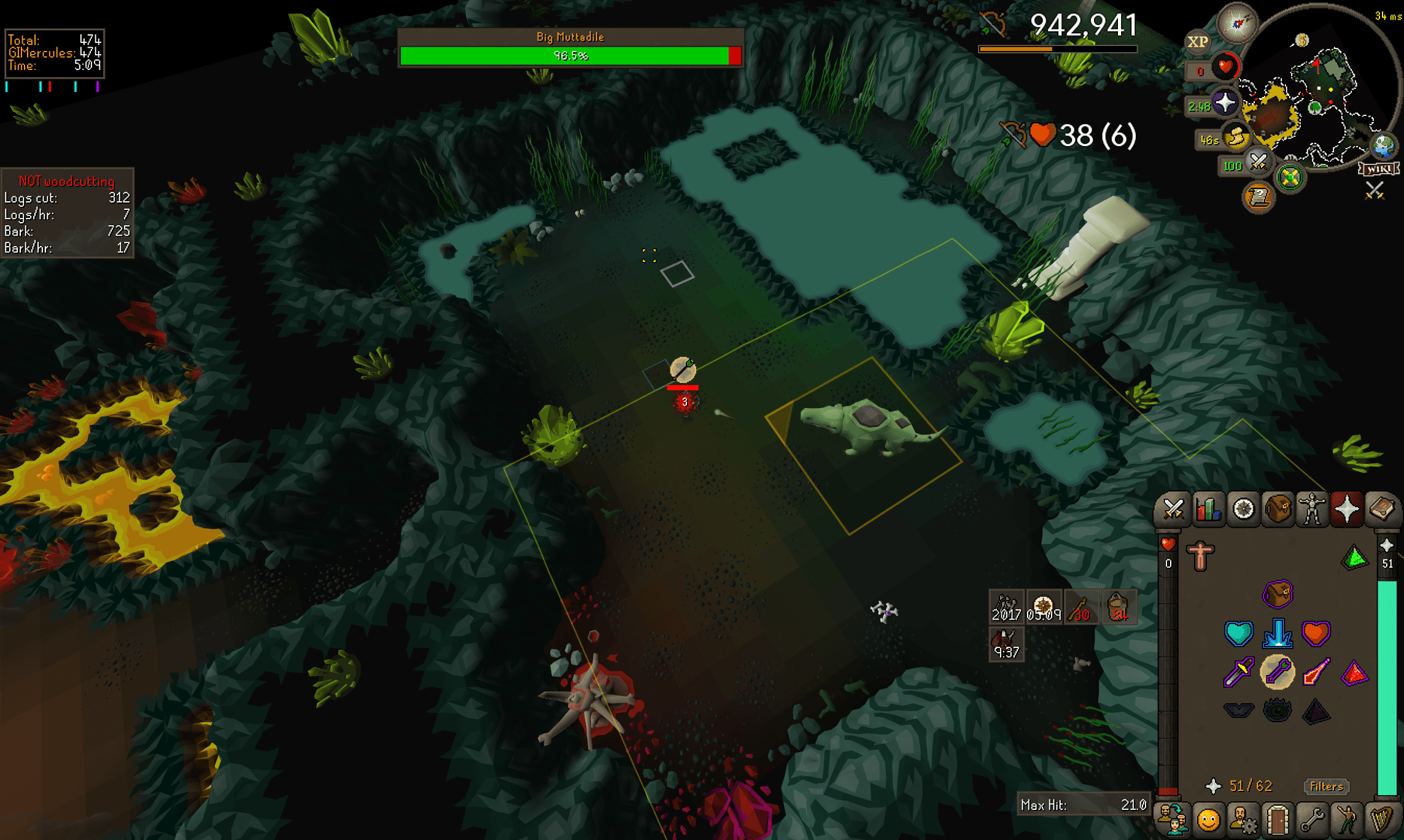
Task: Open the Logout door tab
Action: click(x=1278, y=820)
